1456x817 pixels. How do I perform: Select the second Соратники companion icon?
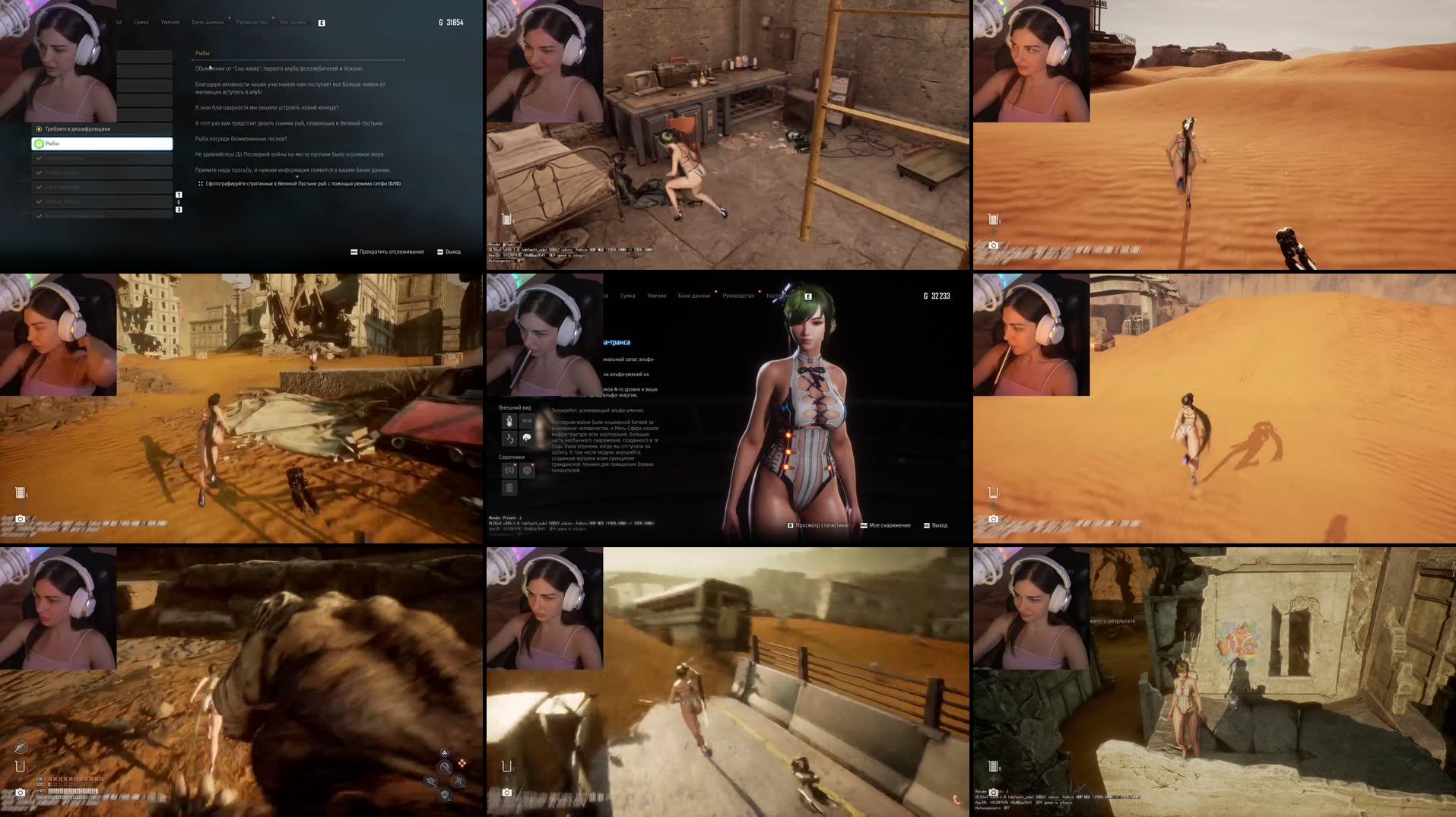[526, 470]
